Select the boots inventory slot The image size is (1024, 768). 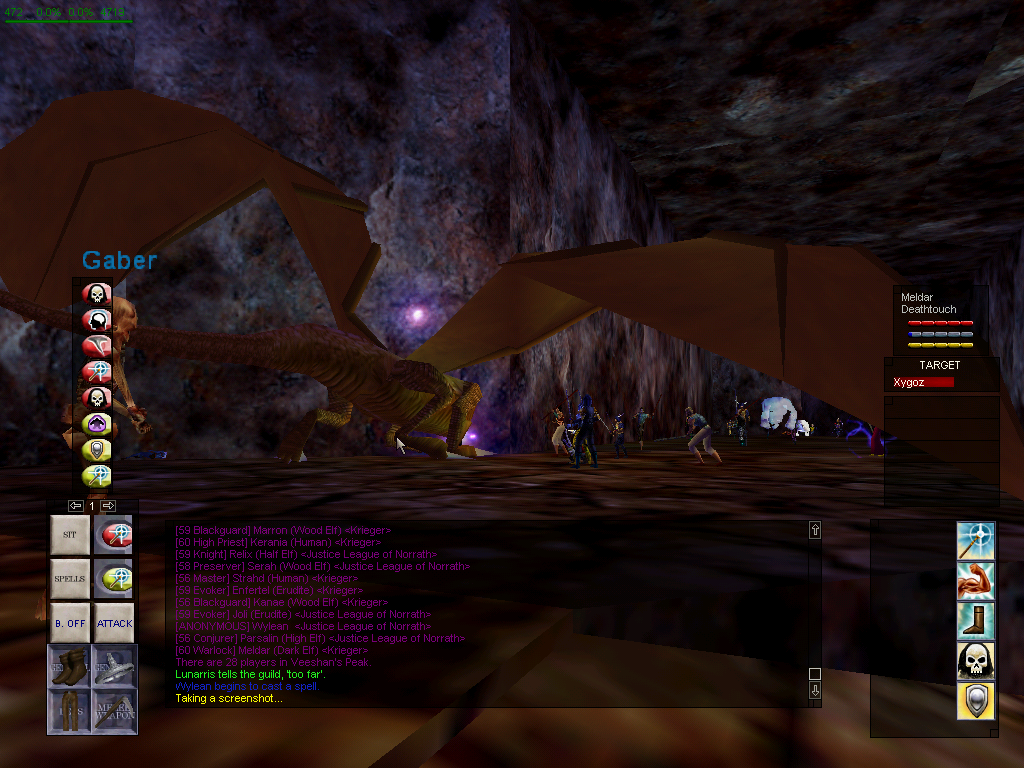pyautogui.click(x=69, y=666)
